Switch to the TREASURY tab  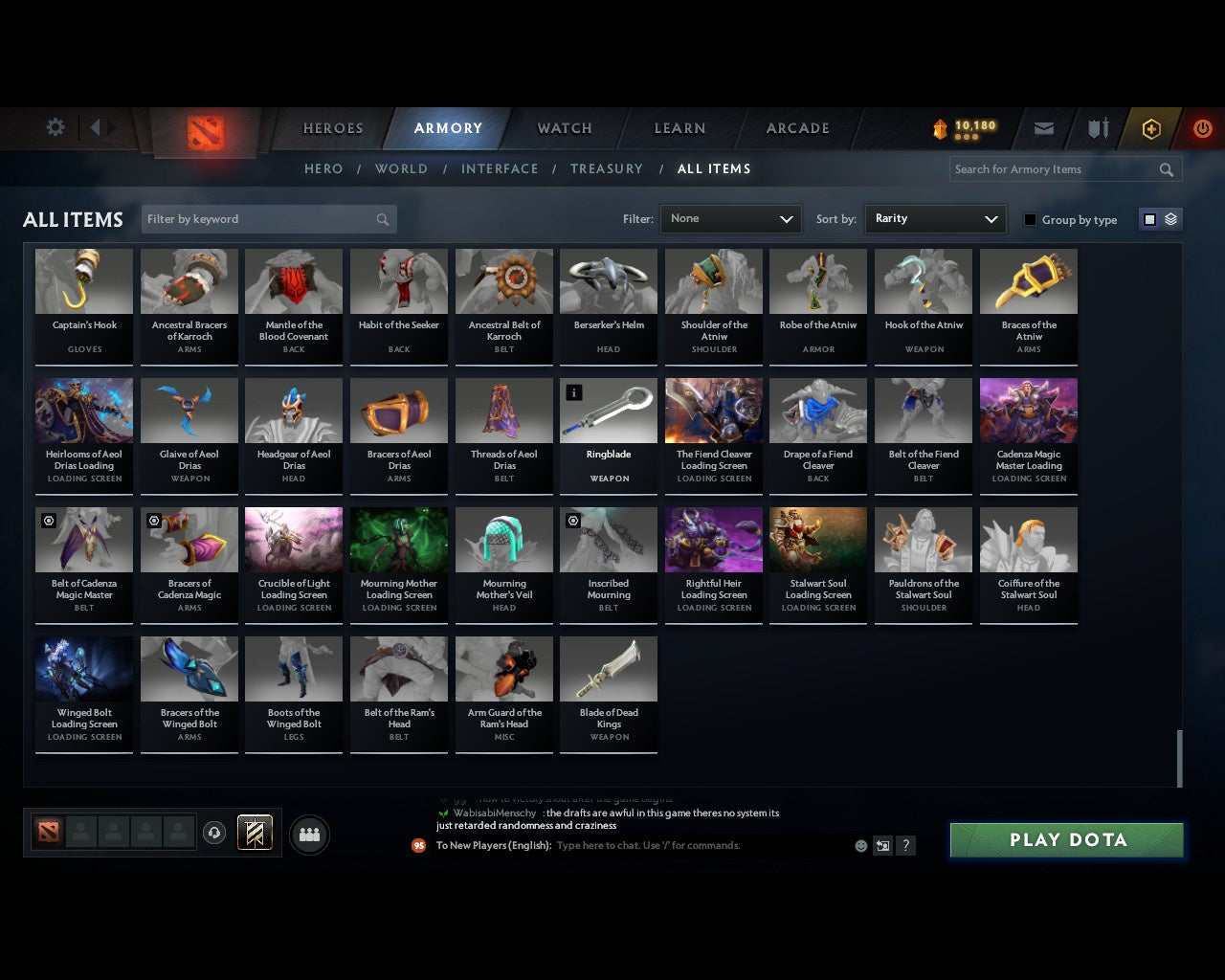click(x=606, y=168)
